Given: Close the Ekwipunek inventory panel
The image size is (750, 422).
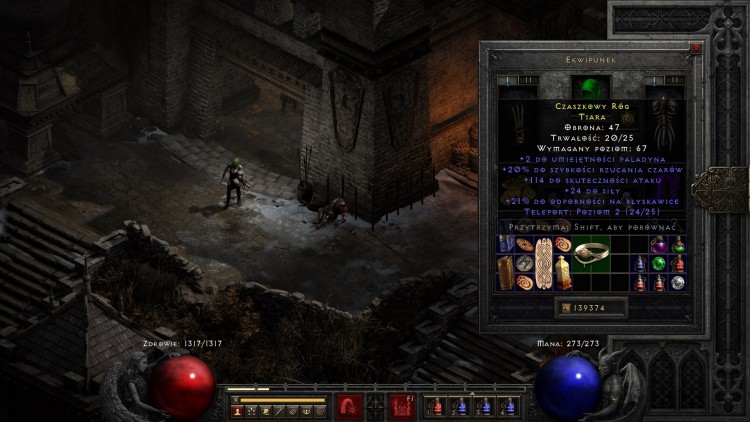Looking at the screenshot, I should click(x=696, y=47).
